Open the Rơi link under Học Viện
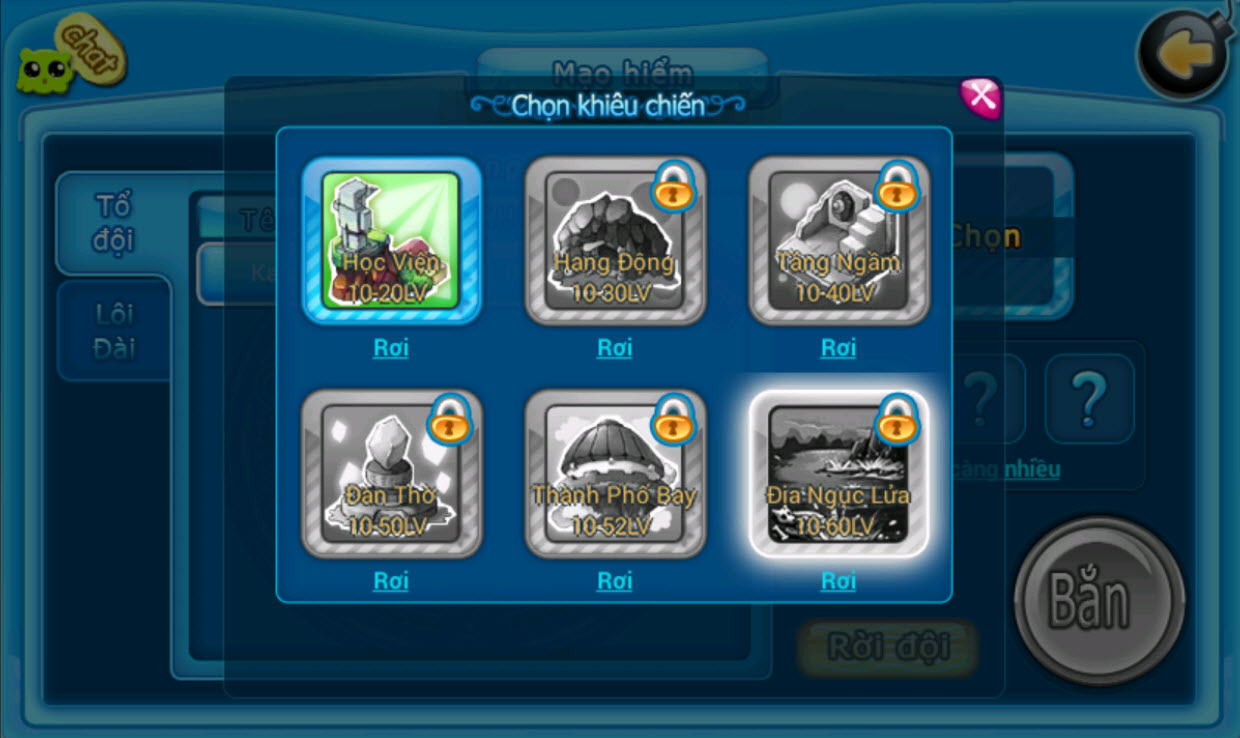The width and height of the screenshot is (1240, 738). coord(391,347)
